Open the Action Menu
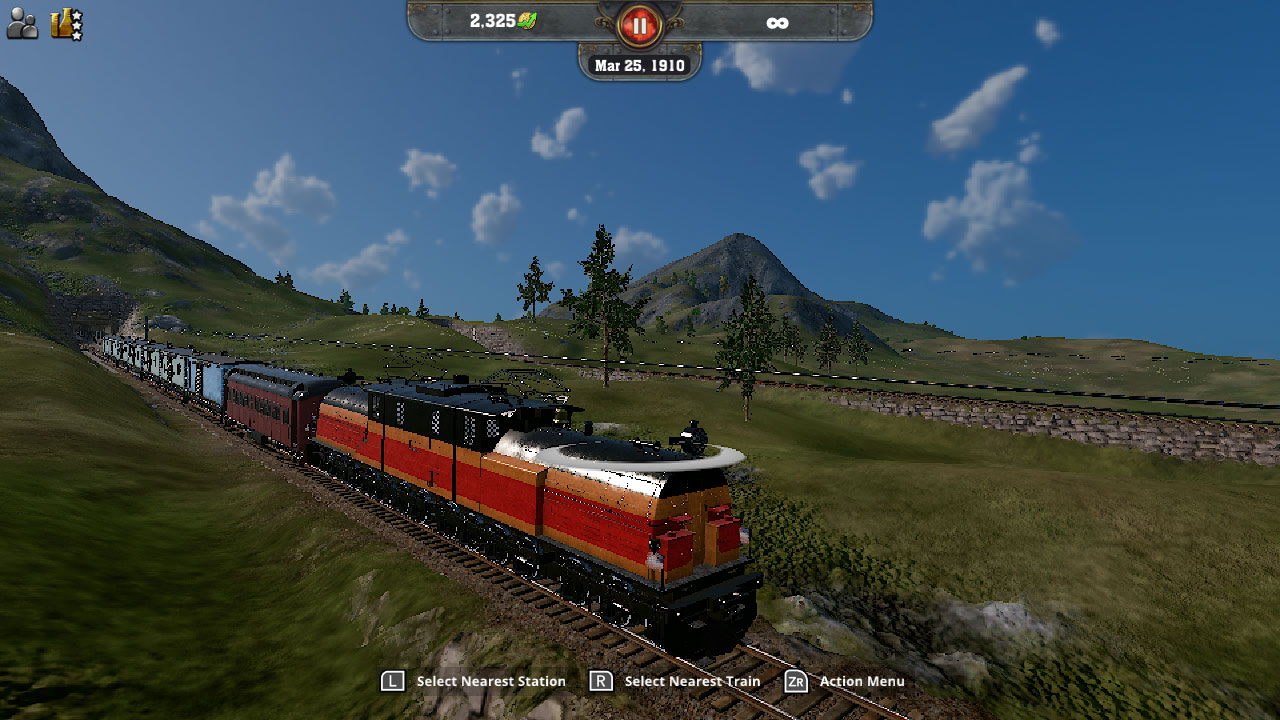Image resolution: width=1280 pixels, height=720 pixels. coord(865,681)
